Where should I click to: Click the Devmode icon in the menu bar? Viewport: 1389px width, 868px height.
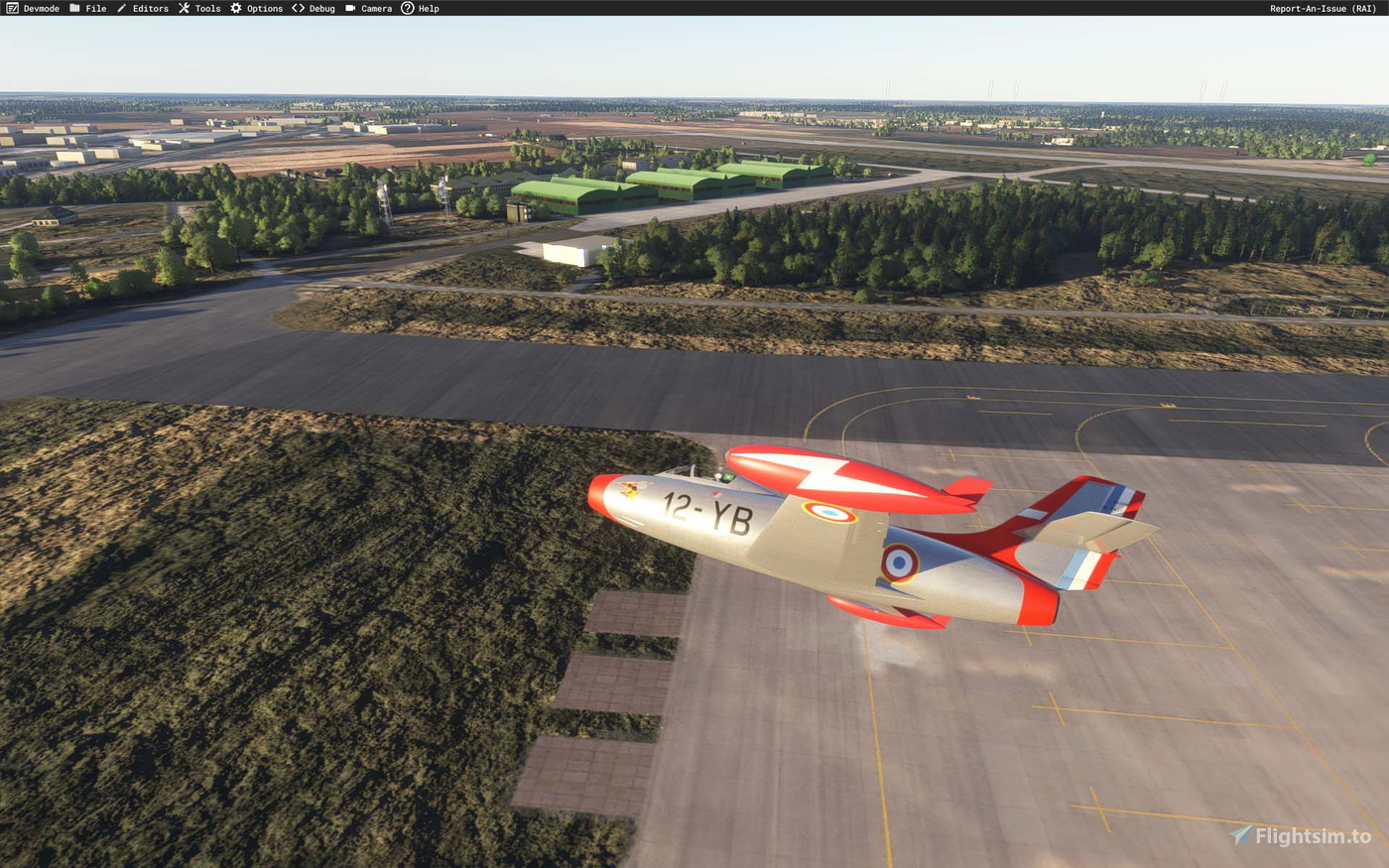coord(14,8)
